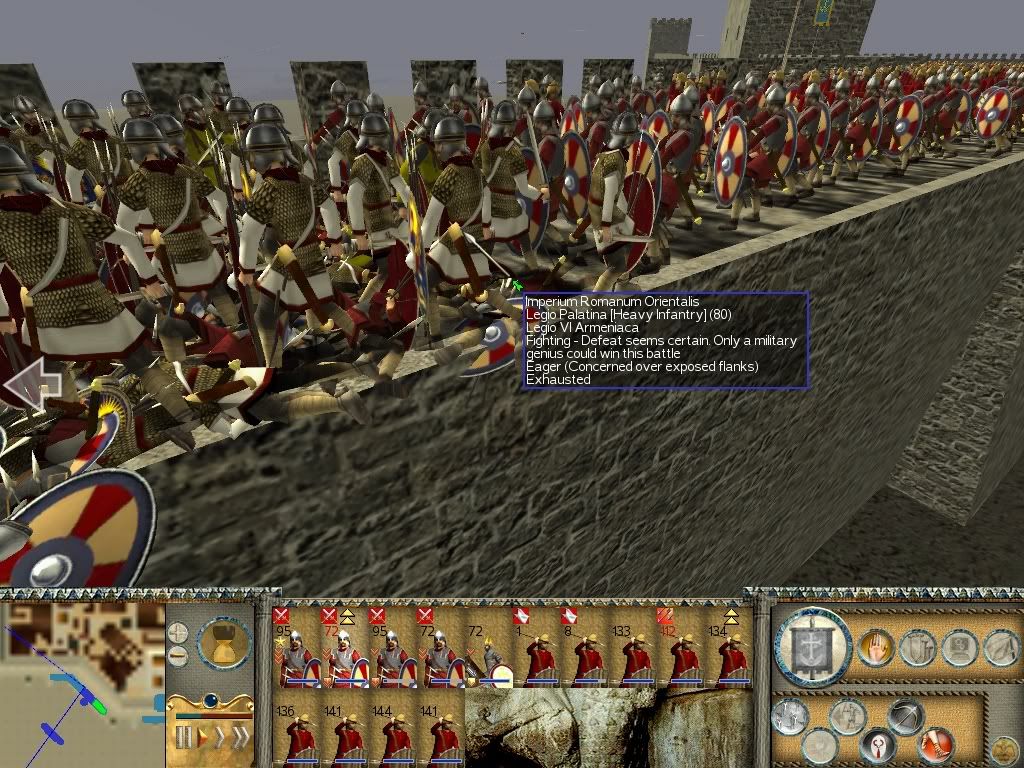Select the archer unit card with 136 men
Image resolution: width=1024 pixels, height=768 pixels.
tap(298, 735)
